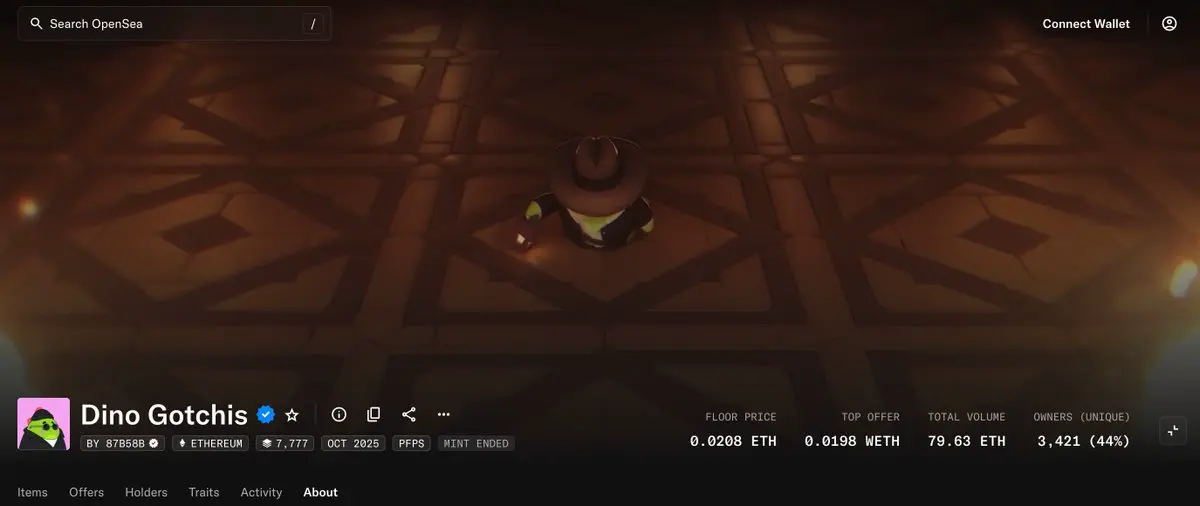
Task: Copy the collection address icon
Action: (x=374, y=414)
